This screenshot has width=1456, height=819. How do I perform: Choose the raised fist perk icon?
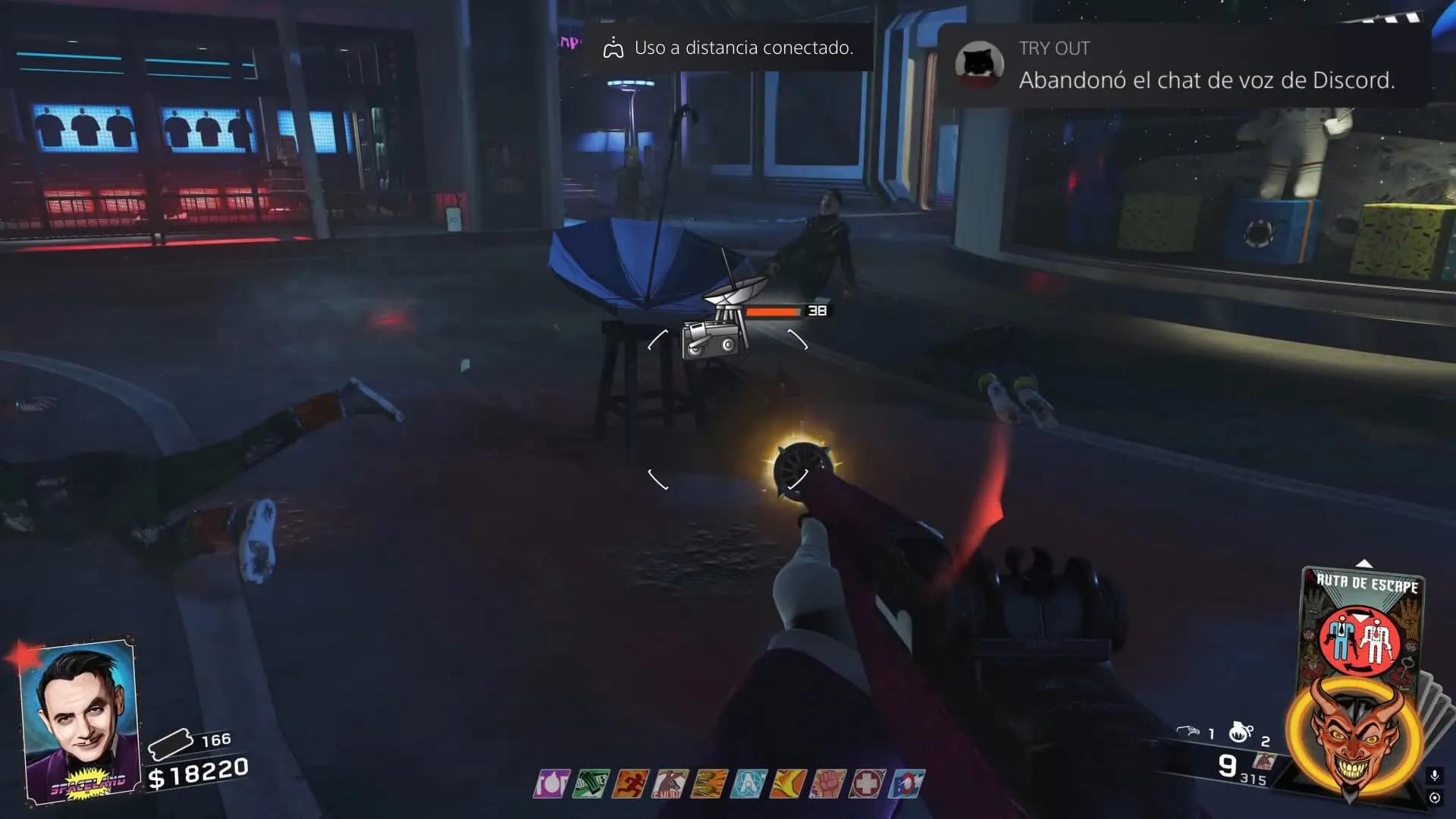coord(827,783)
